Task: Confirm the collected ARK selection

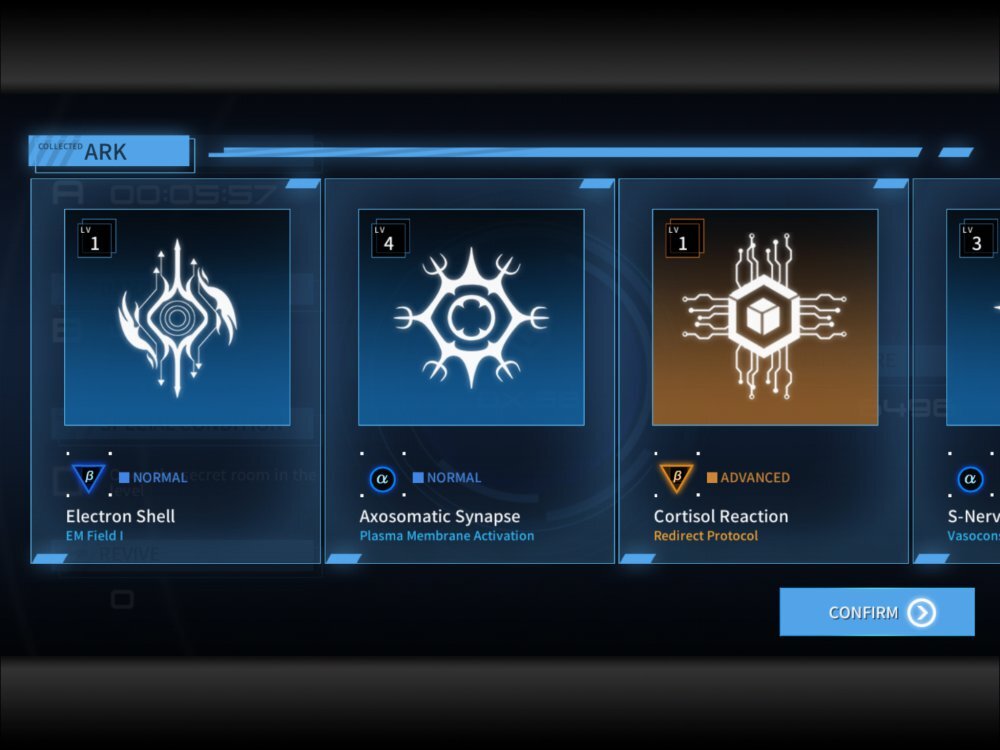Action: pyautogui.click(x=876, y=612)
